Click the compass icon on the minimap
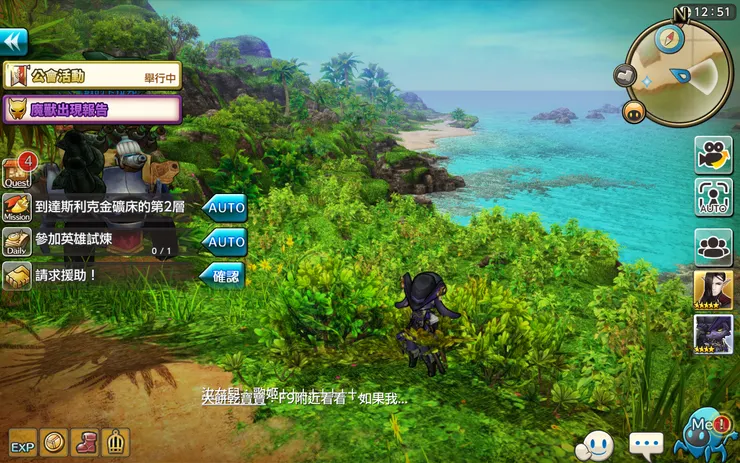Viewport: 740px width, 463px height. click(x=669, y=39)
